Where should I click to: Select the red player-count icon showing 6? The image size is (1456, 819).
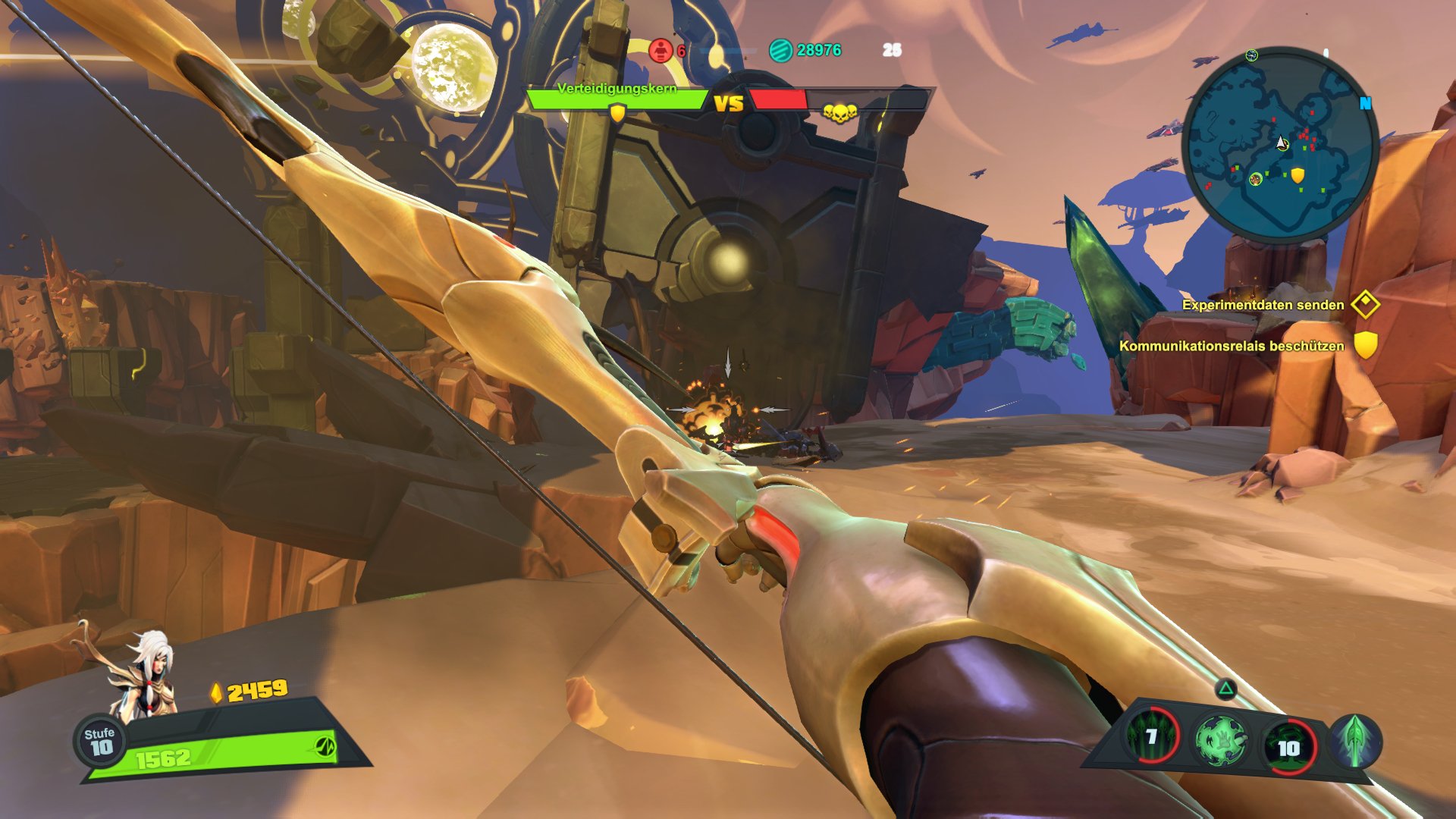click(662, 51)
